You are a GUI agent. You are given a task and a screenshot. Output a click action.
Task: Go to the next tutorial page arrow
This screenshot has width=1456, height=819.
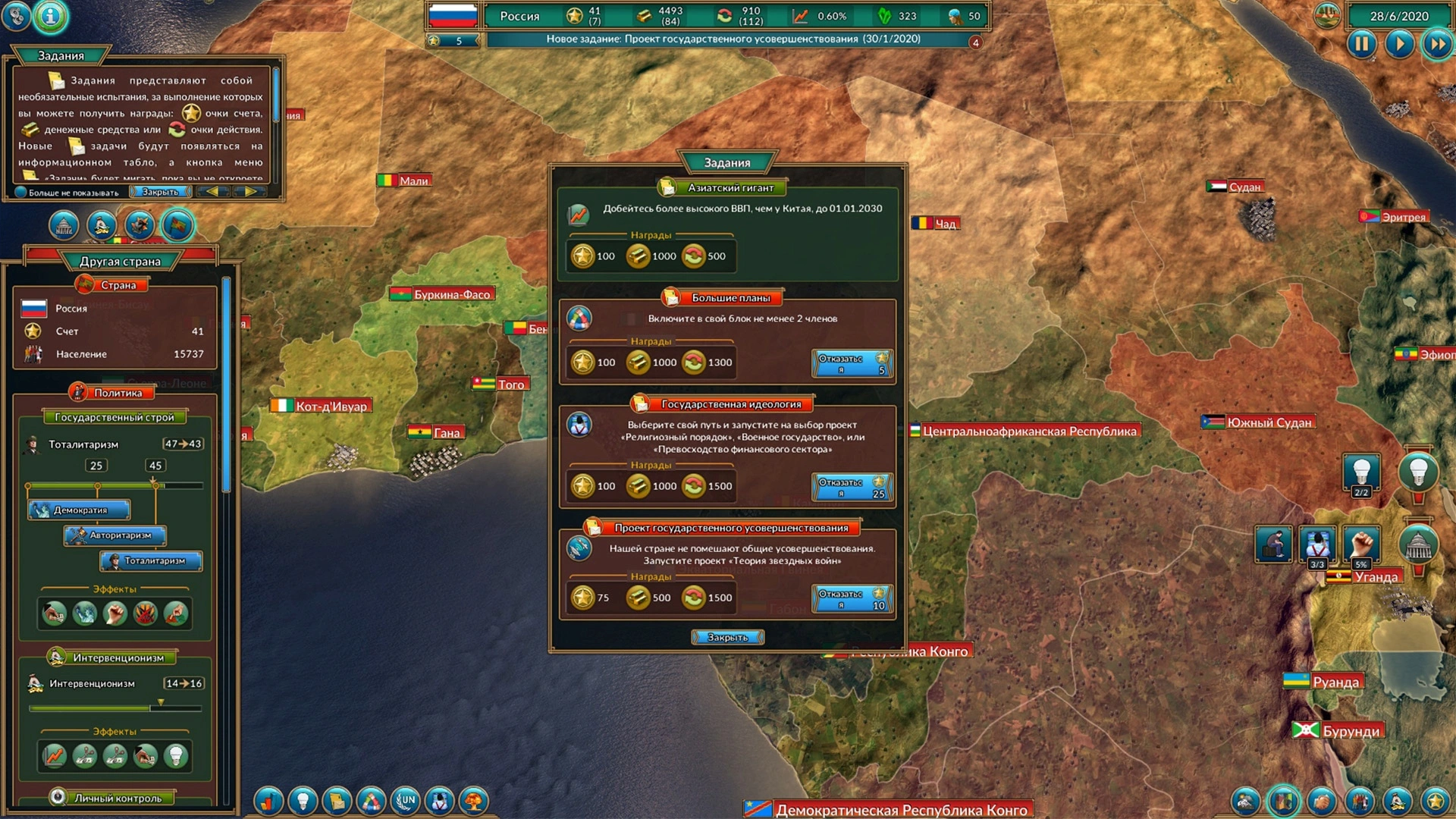tap(249, 192)
